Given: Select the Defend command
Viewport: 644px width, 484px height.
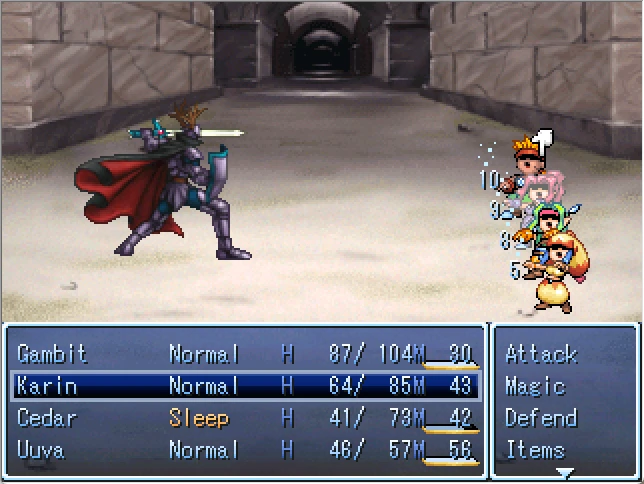Looking at the screenshot, I should click(541, 418).
